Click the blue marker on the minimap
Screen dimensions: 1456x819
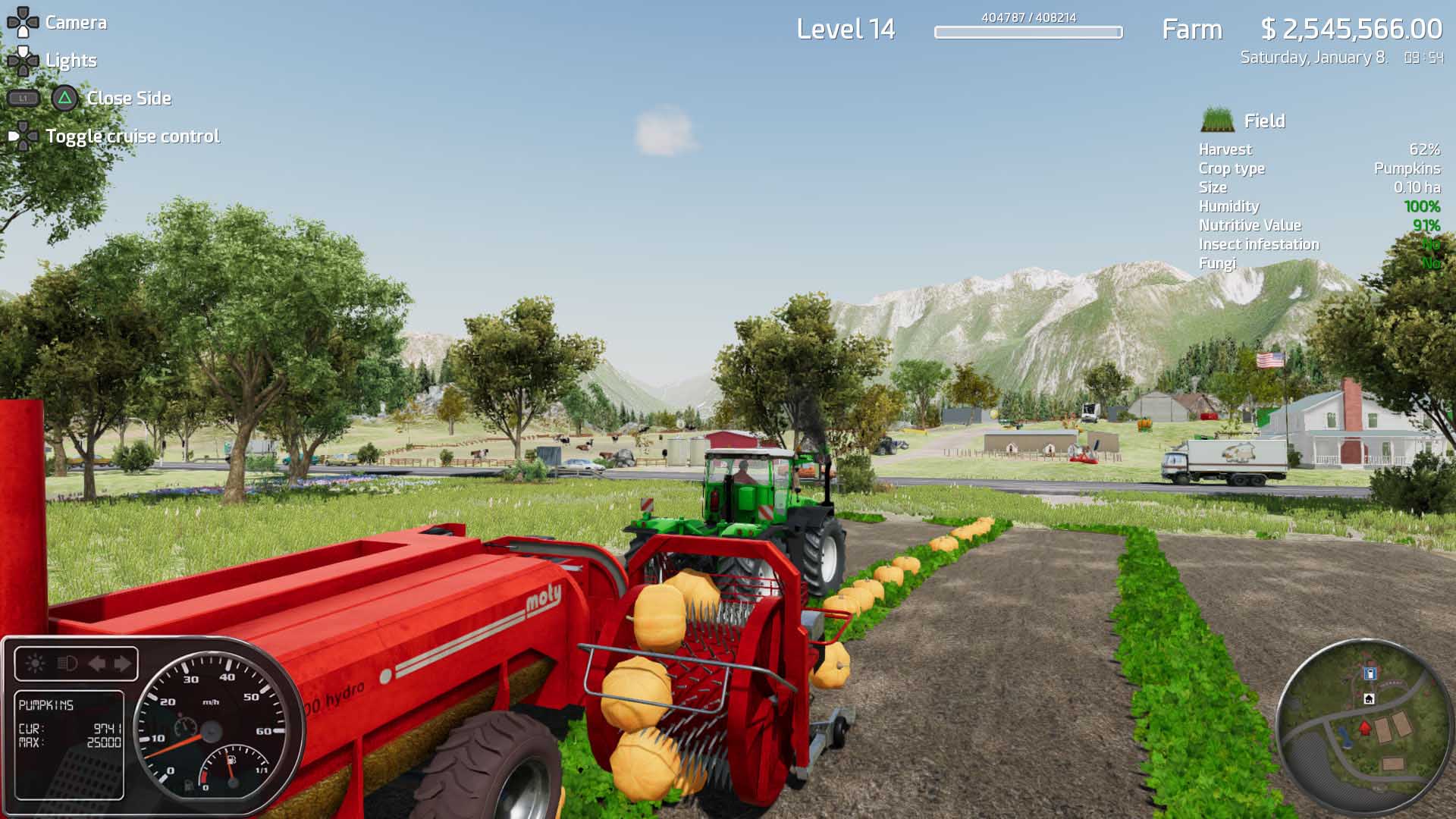pyautogui.click(x=1370, y=674)
